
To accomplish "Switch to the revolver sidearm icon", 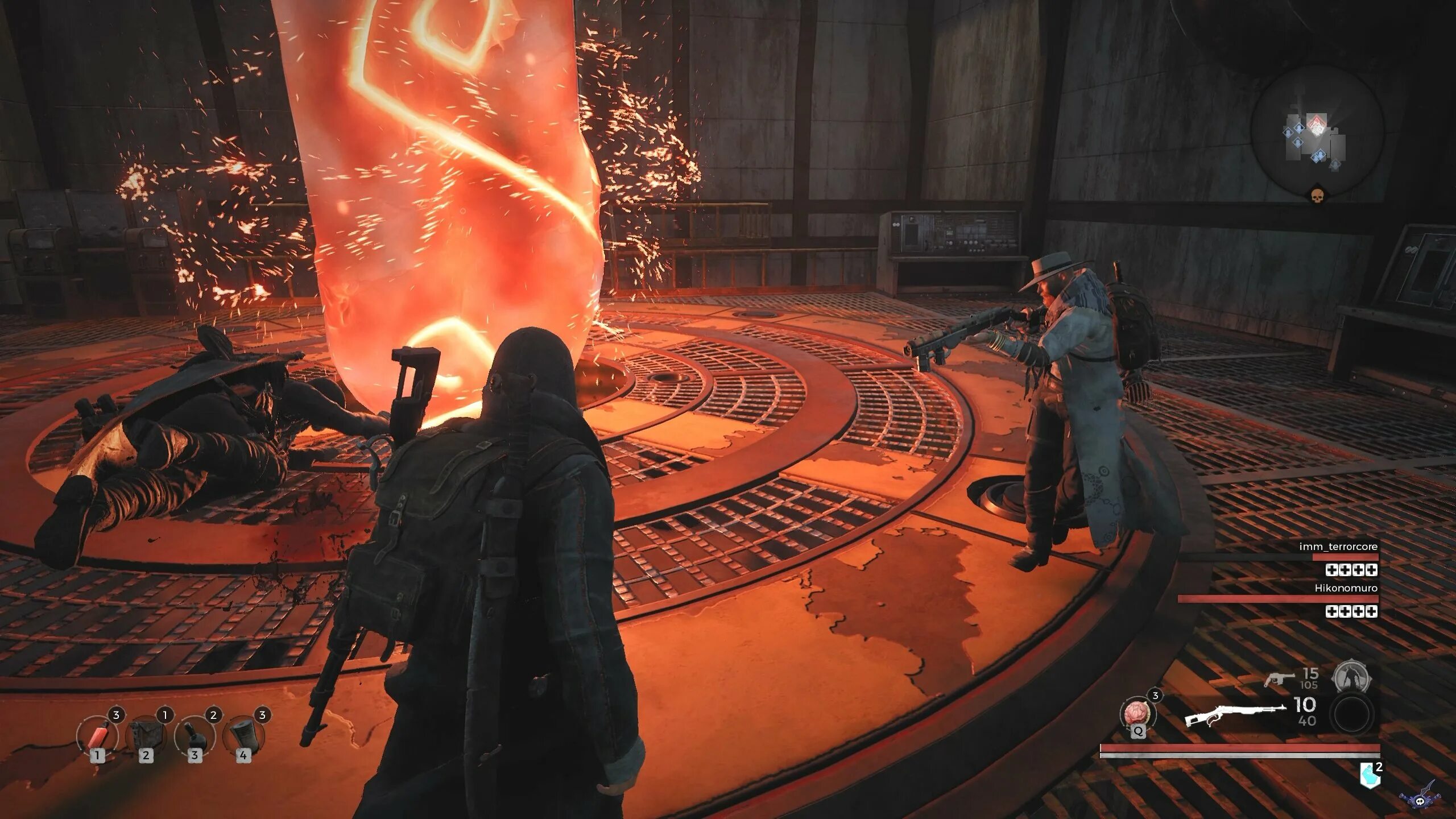I will pyautogui.click(x=1279, y=679).
